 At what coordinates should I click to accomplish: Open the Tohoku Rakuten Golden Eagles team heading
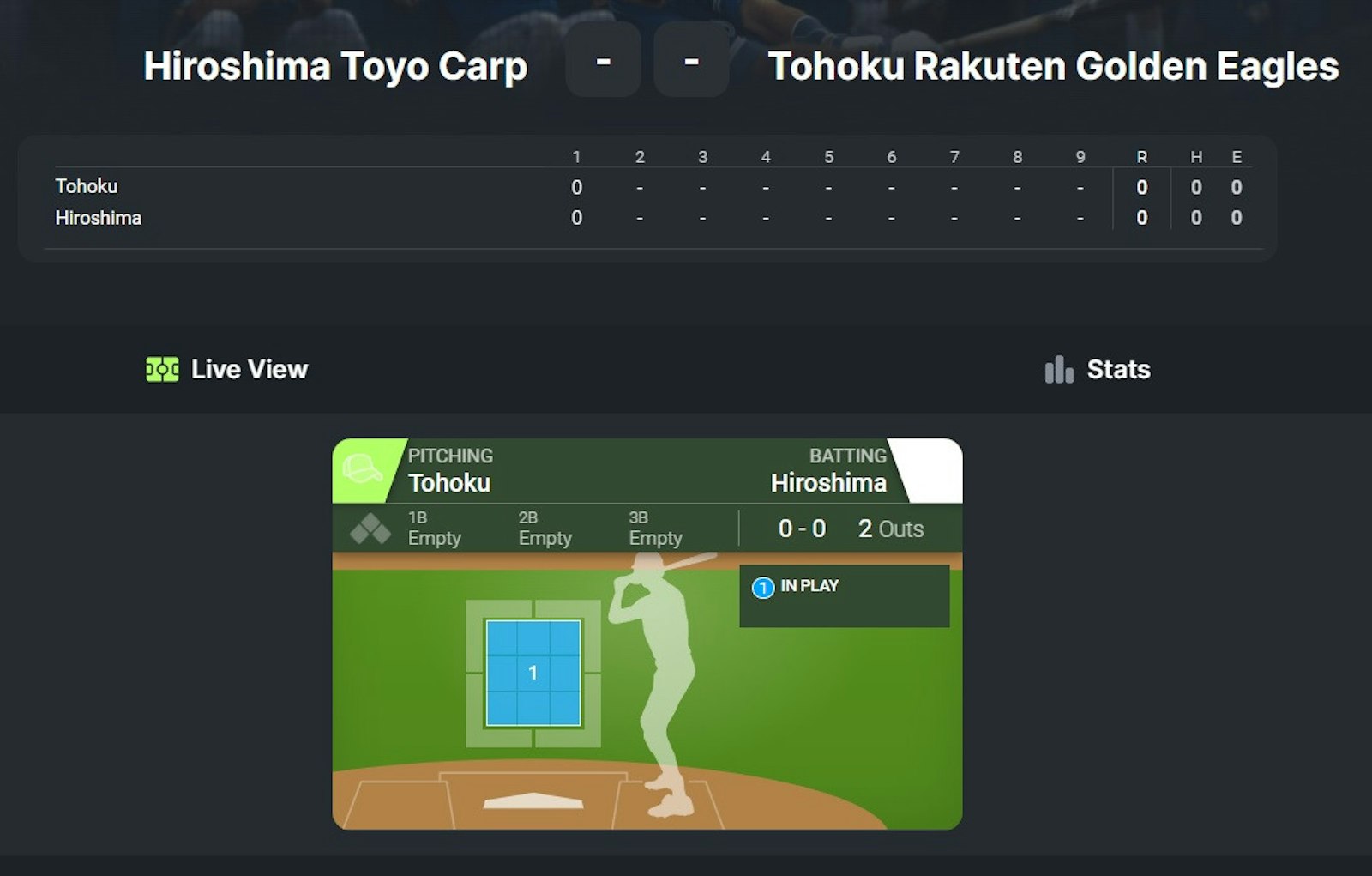(1053, 67)
